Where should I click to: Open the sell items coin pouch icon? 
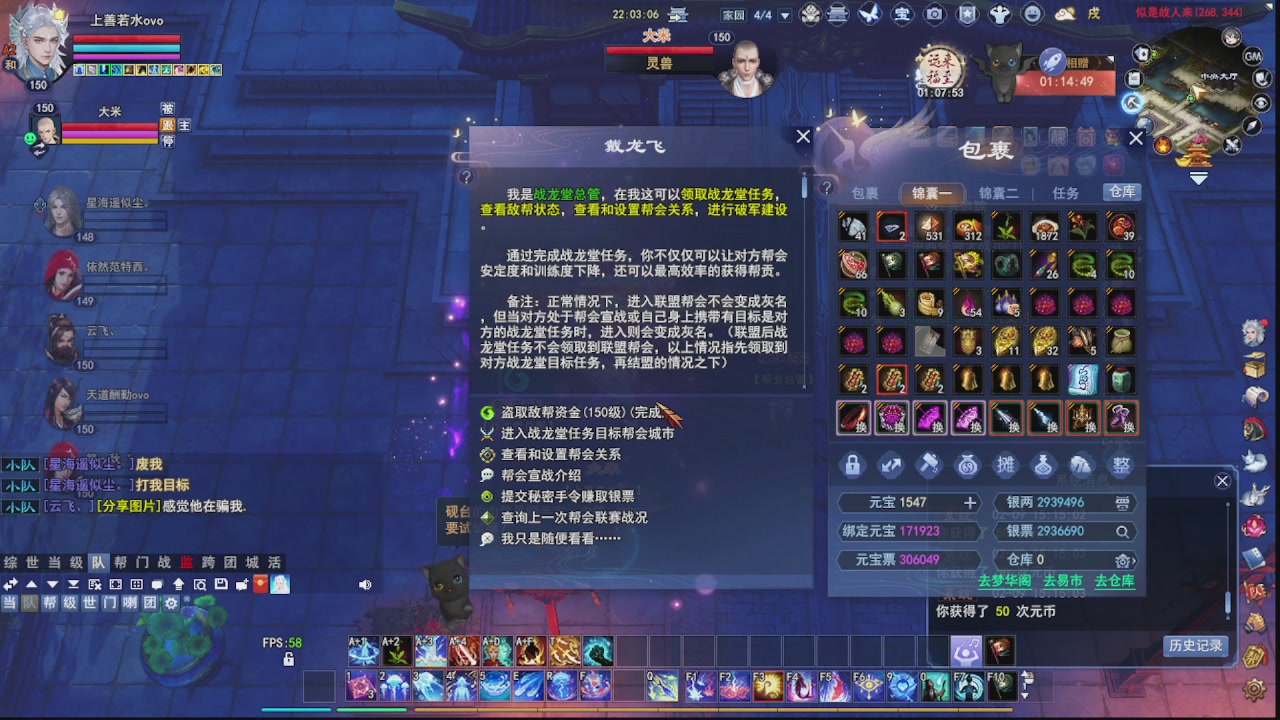click(966, 466)
